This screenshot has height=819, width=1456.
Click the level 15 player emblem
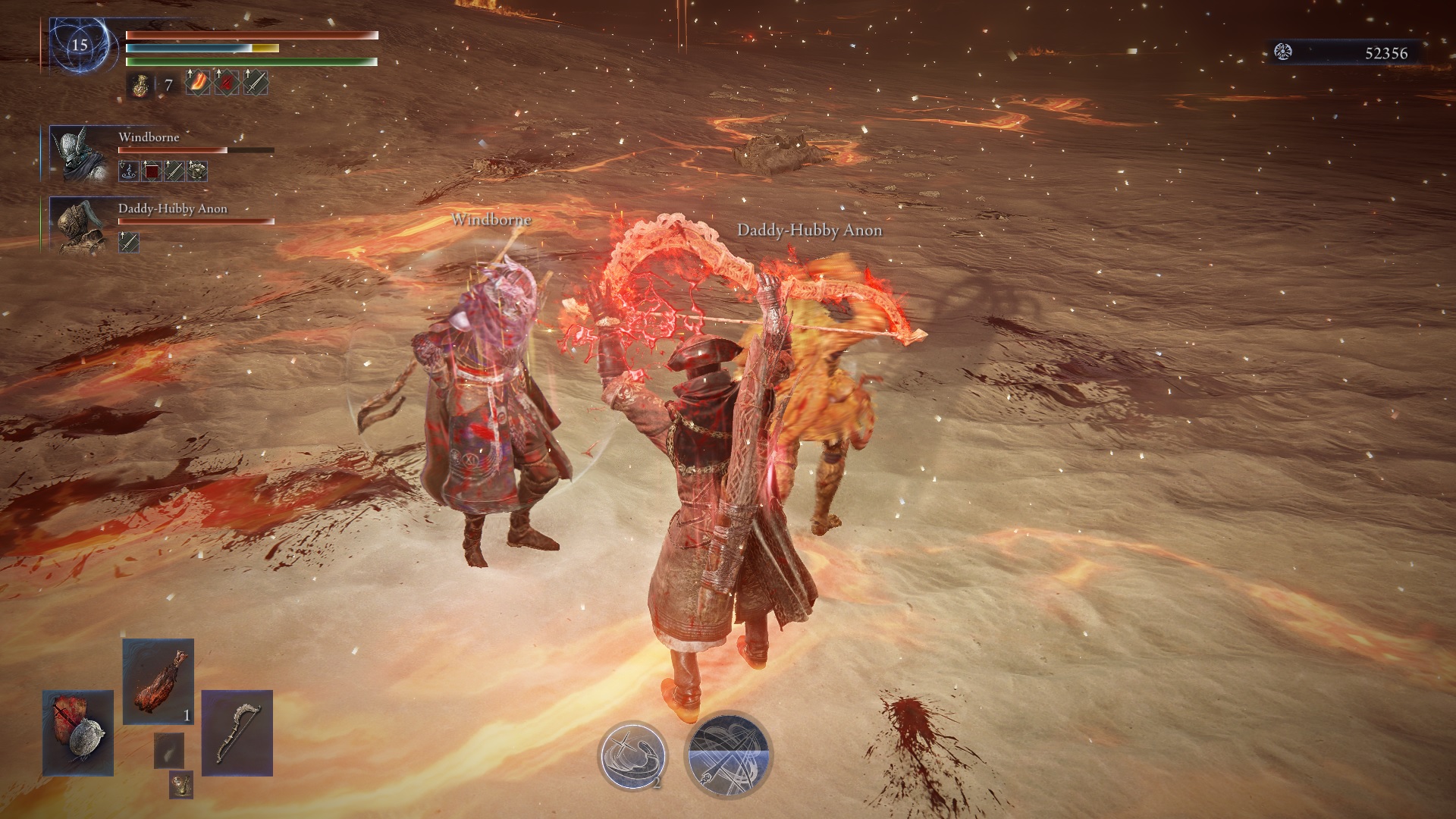coord(80,45)
